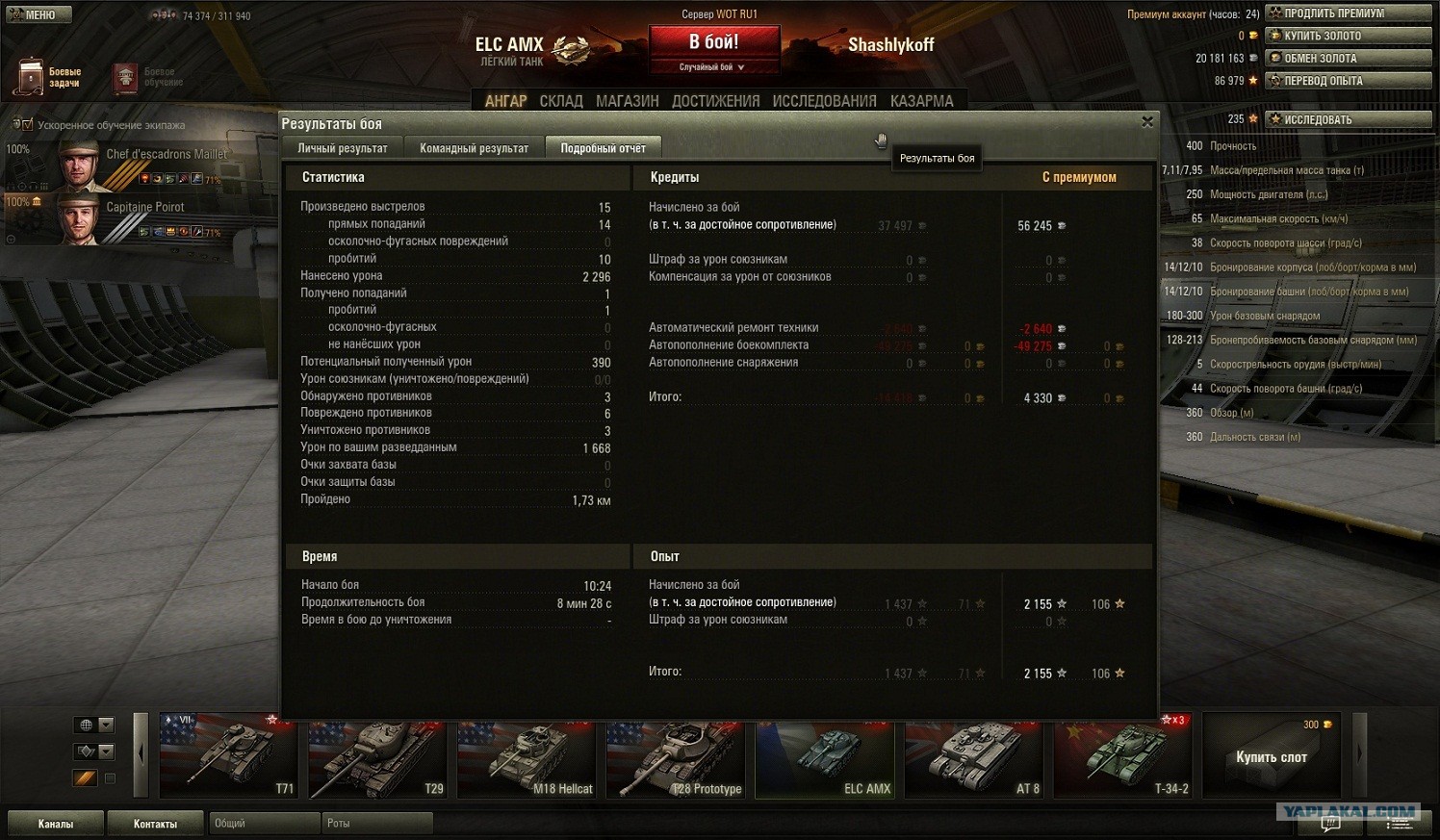Open the МАГАЗИН section

tap(627, 101)
